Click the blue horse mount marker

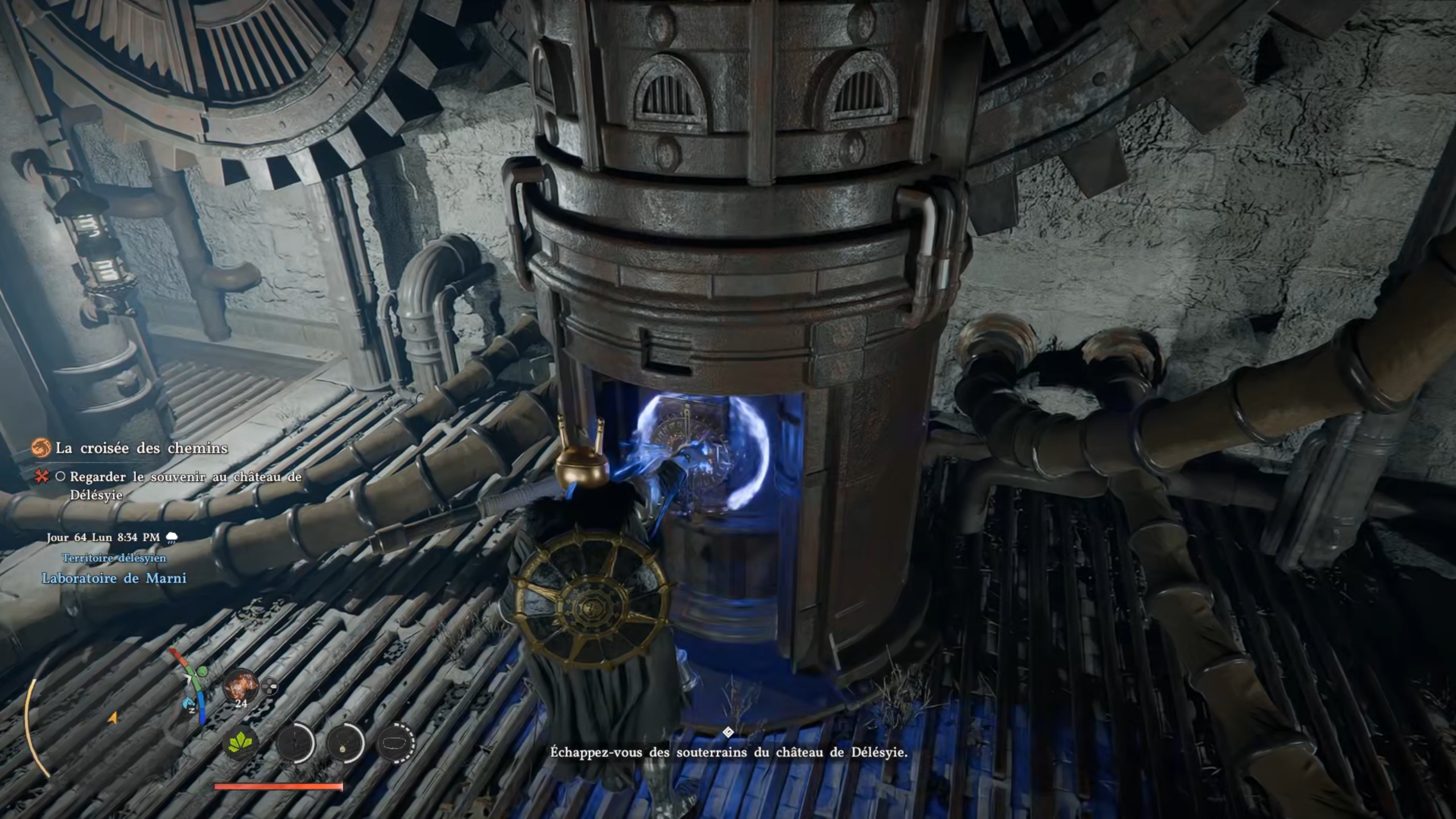pos(188,705)
